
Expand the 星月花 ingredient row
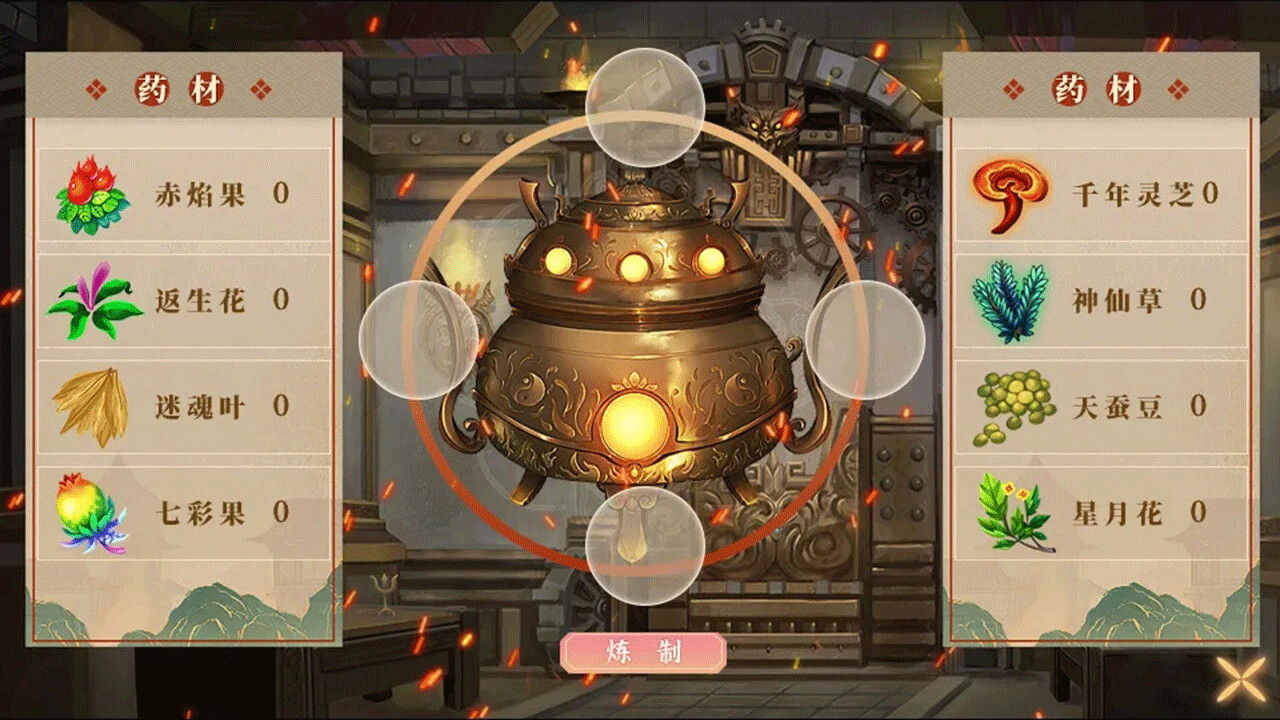pos(1097,512)
